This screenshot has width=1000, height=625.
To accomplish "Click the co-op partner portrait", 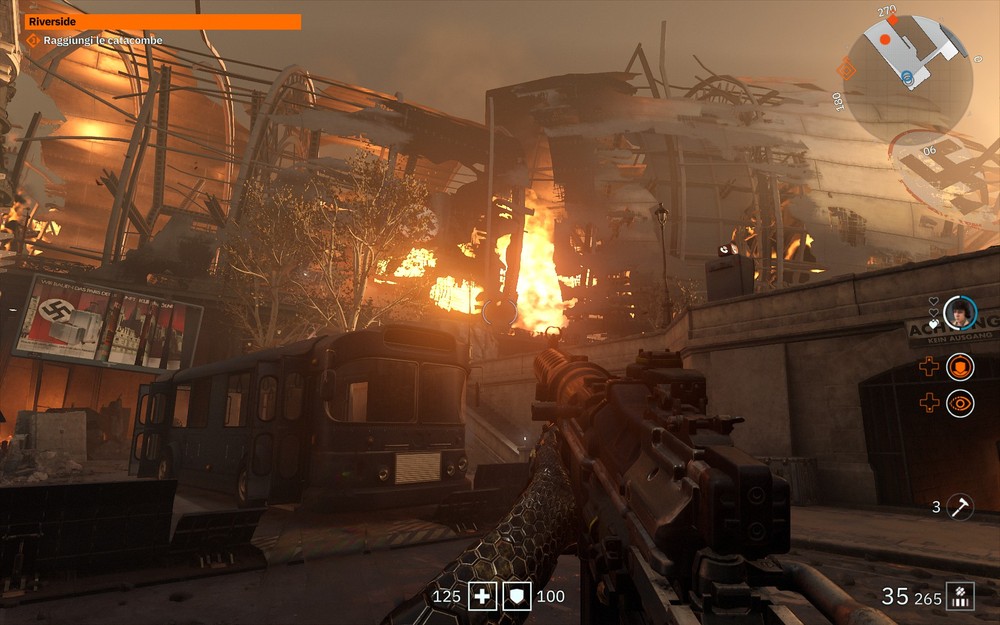I will point(959,312).
